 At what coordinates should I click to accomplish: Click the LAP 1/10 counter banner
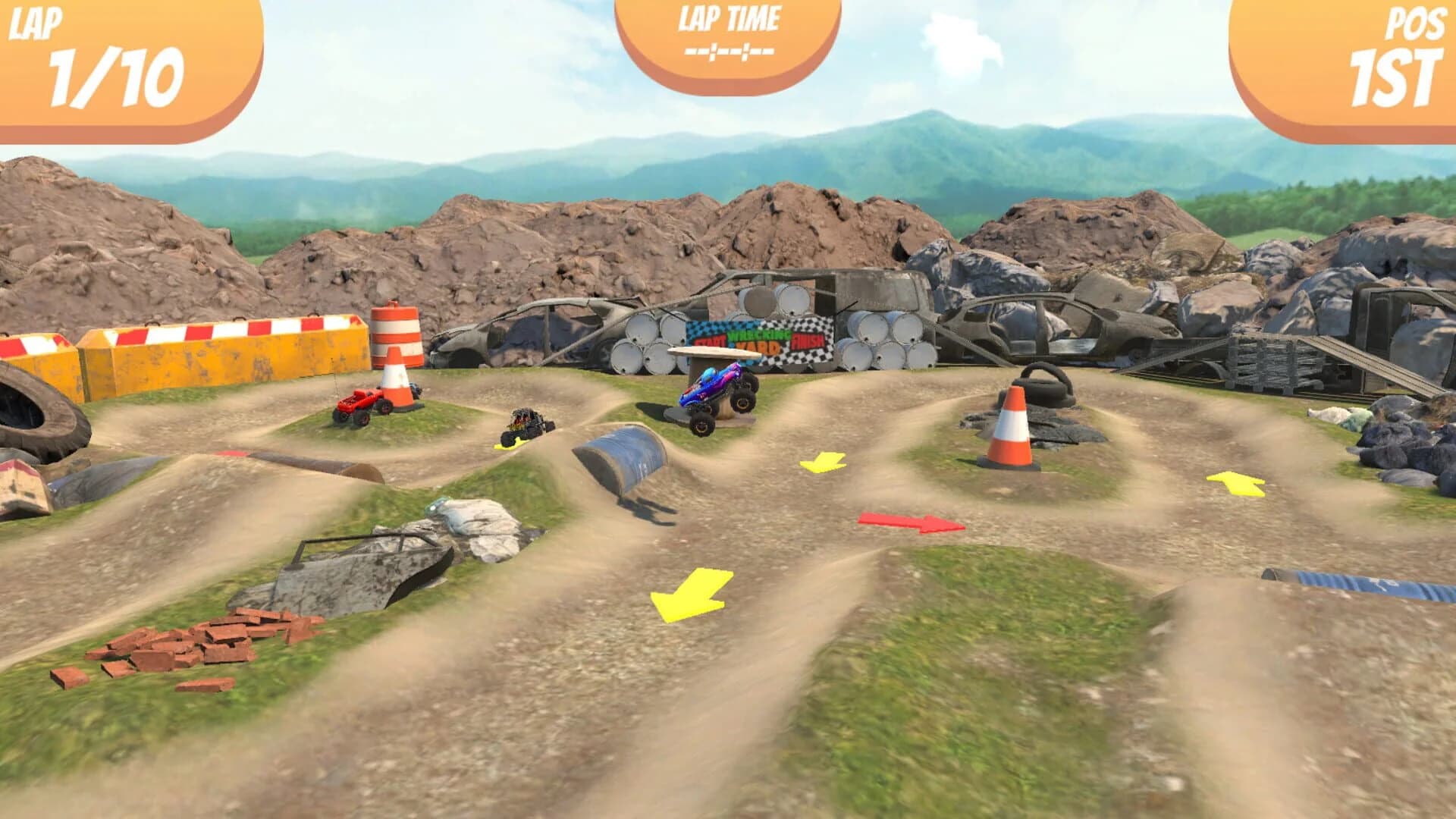(x=114, y=53)
